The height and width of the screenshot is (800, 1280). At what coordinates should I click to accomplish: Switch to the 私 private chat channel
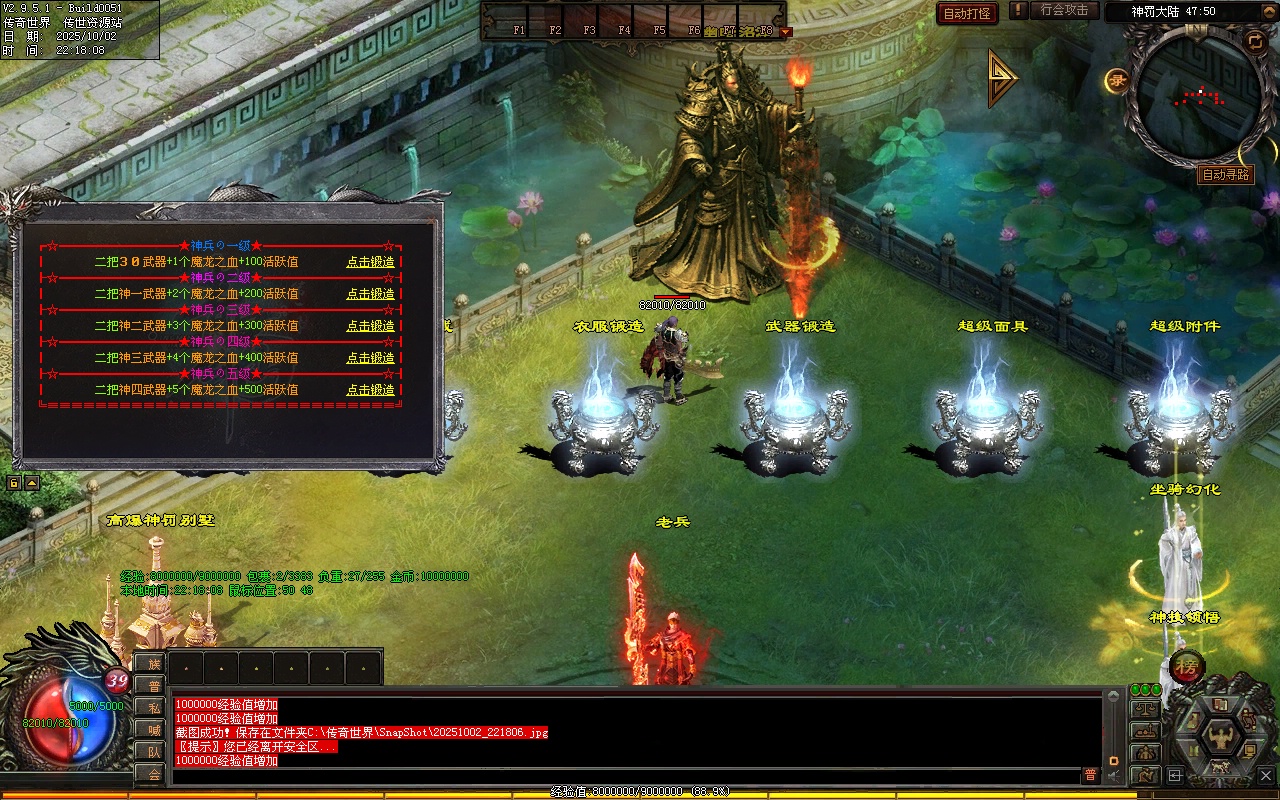coord(150,708)
